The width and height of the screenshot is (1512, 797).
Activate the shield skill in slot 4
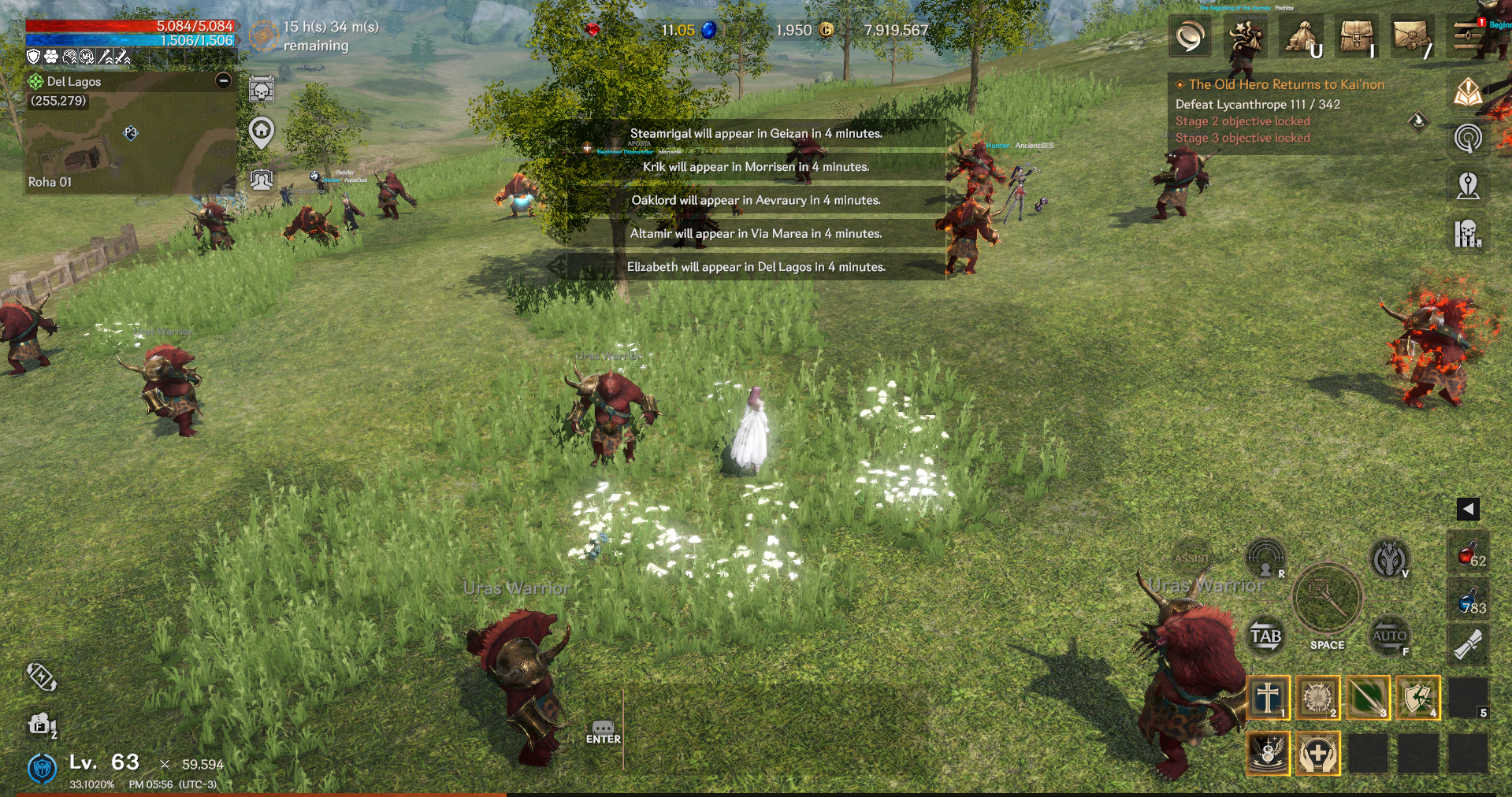1418,698
